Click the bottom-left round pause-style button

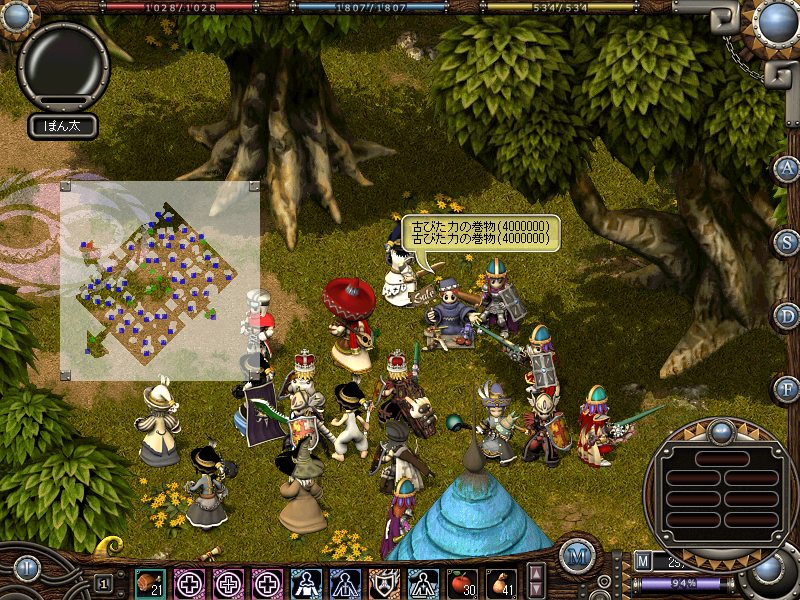click(26, 568)
